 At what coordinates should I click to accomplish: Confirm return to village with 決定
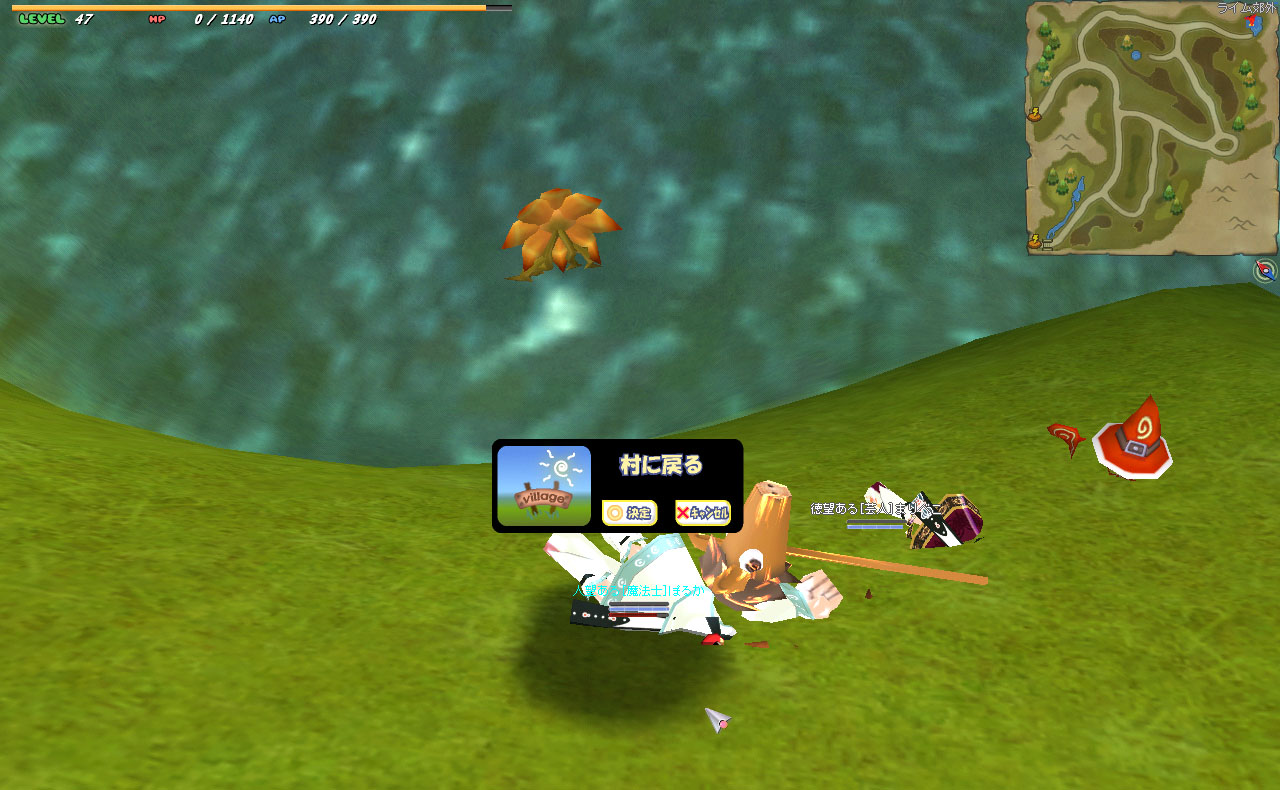pos(629,513)
